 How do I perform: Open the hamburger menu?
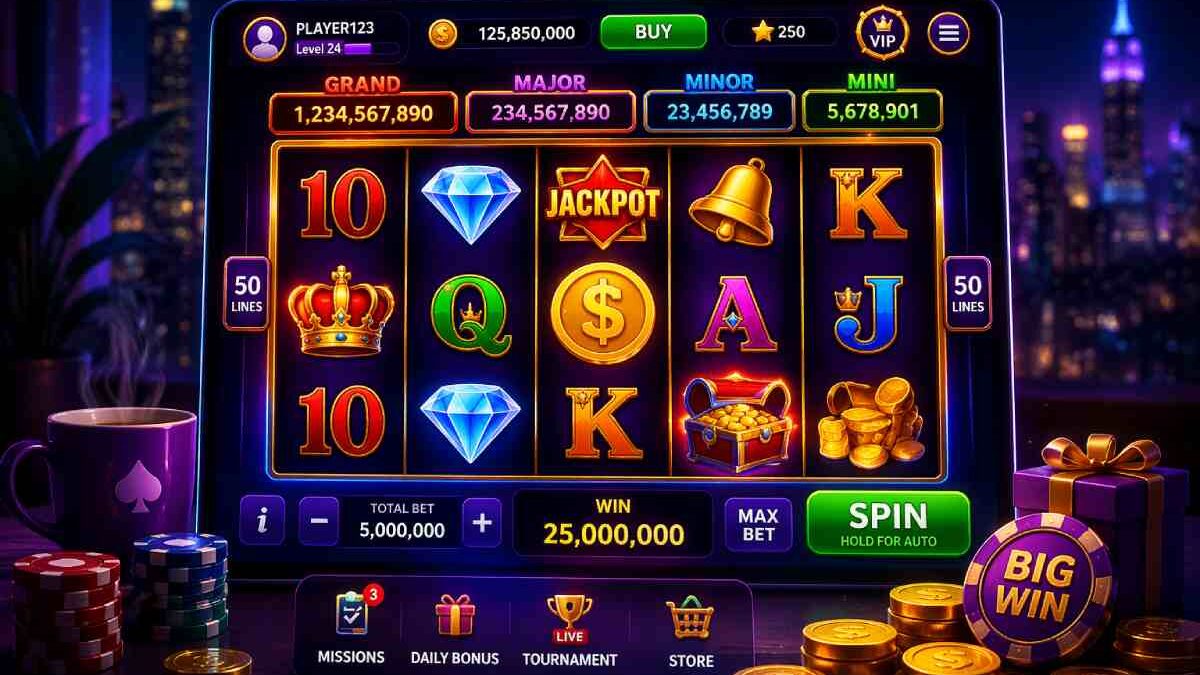tap(948, 35)
